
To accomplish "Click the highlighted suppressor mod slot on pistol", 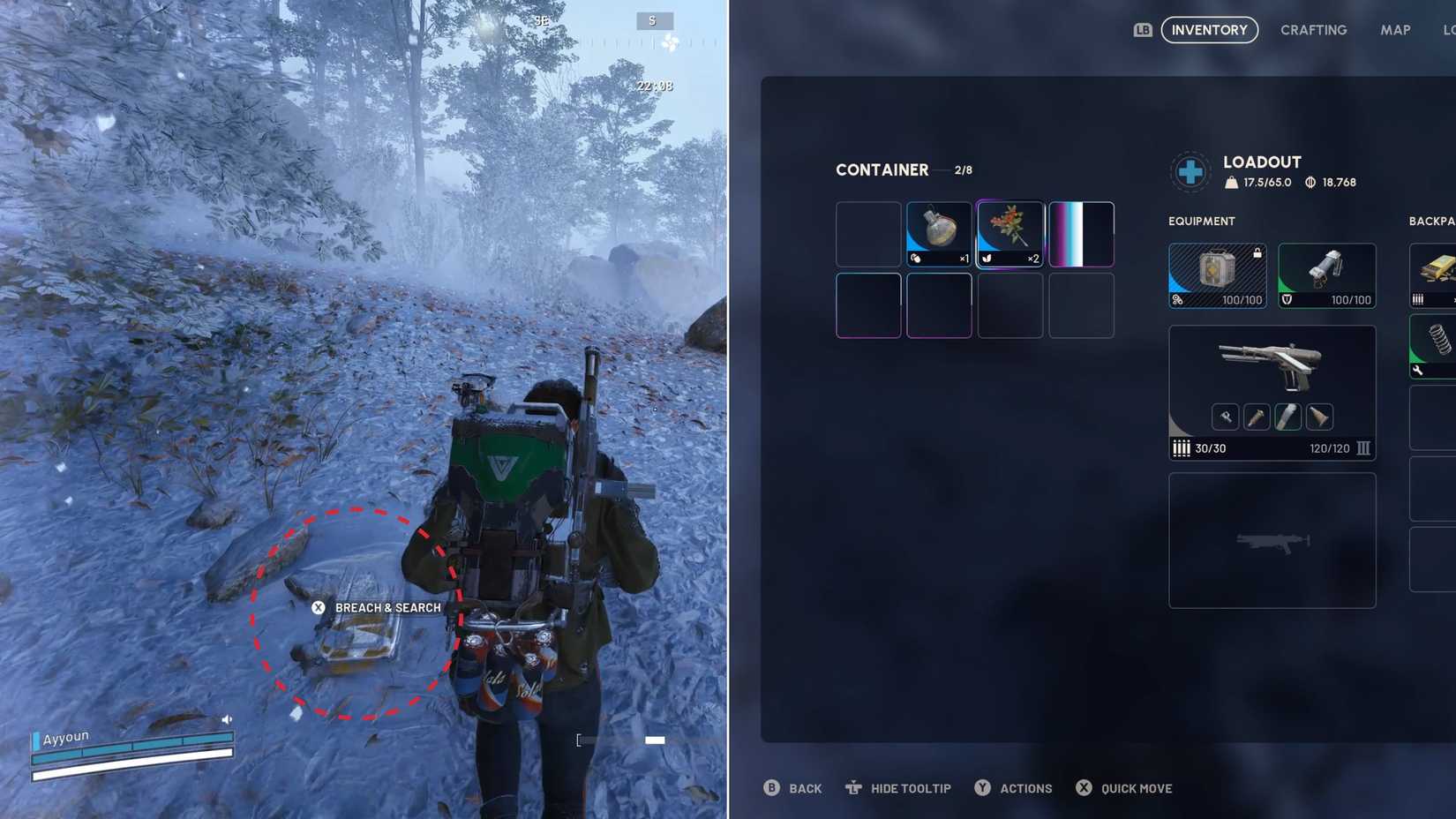I will point(1287,416).
